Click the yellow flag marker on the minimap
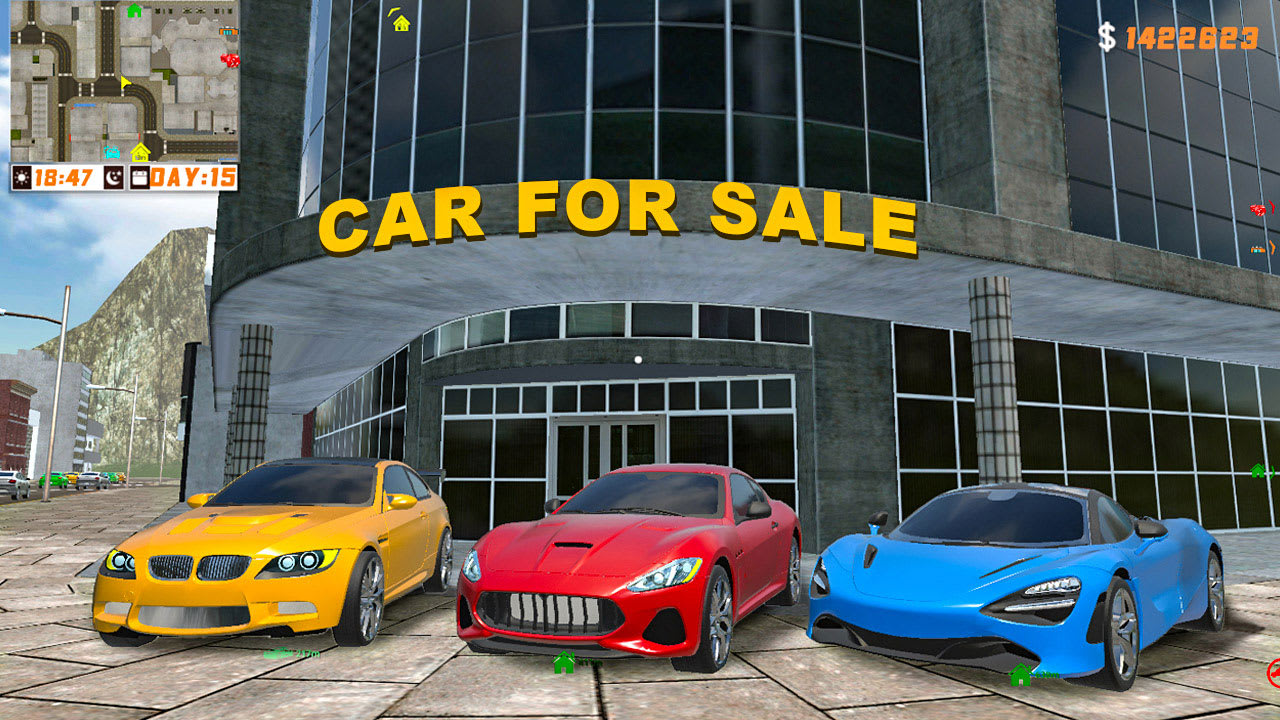 (125, 83)
